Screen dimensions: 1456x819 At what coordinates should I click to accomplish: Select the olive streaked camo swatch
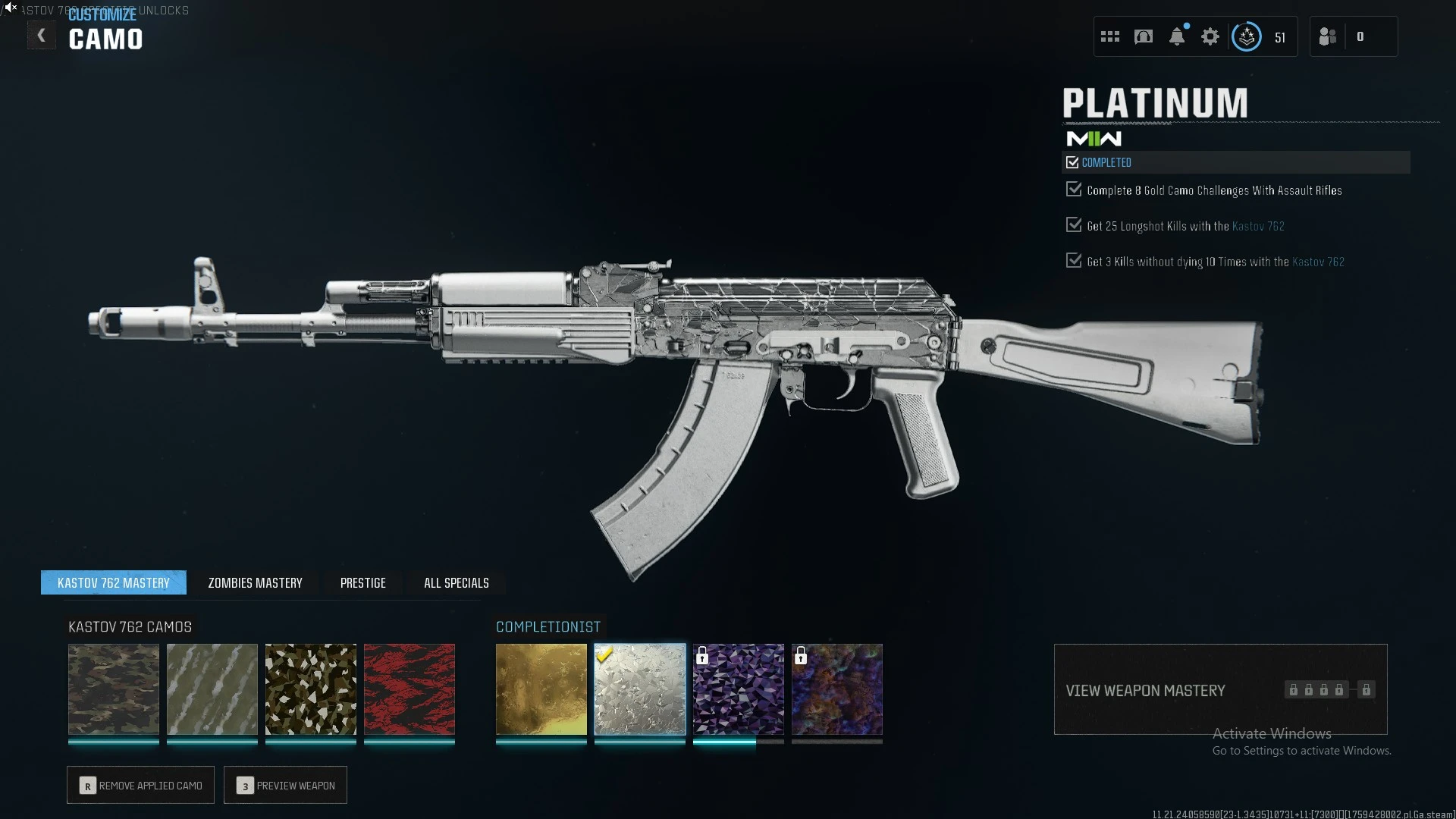point(212,689)
